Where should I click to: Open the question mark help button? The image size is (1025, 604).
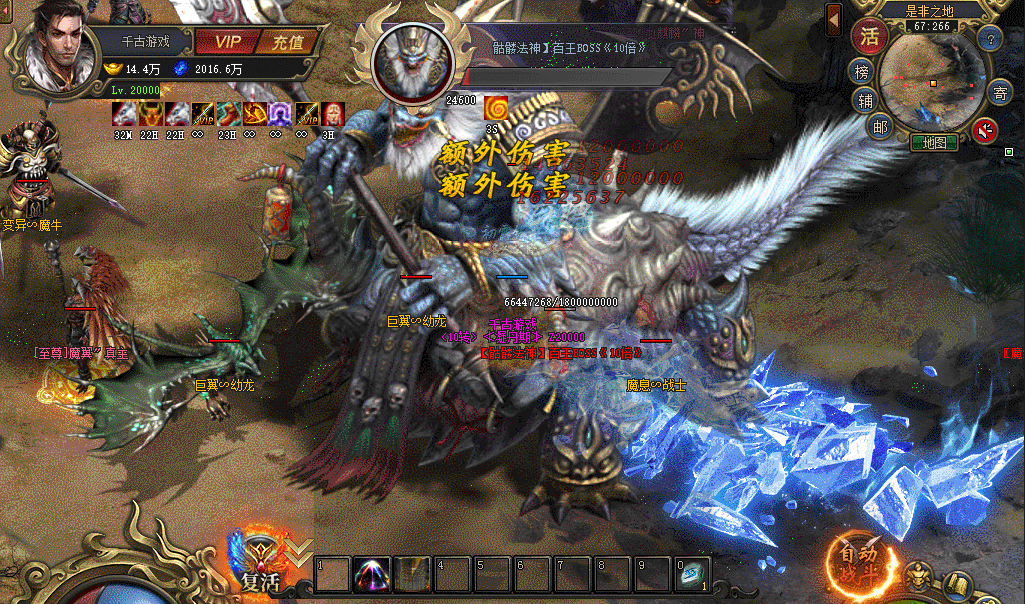click(990, 40)
